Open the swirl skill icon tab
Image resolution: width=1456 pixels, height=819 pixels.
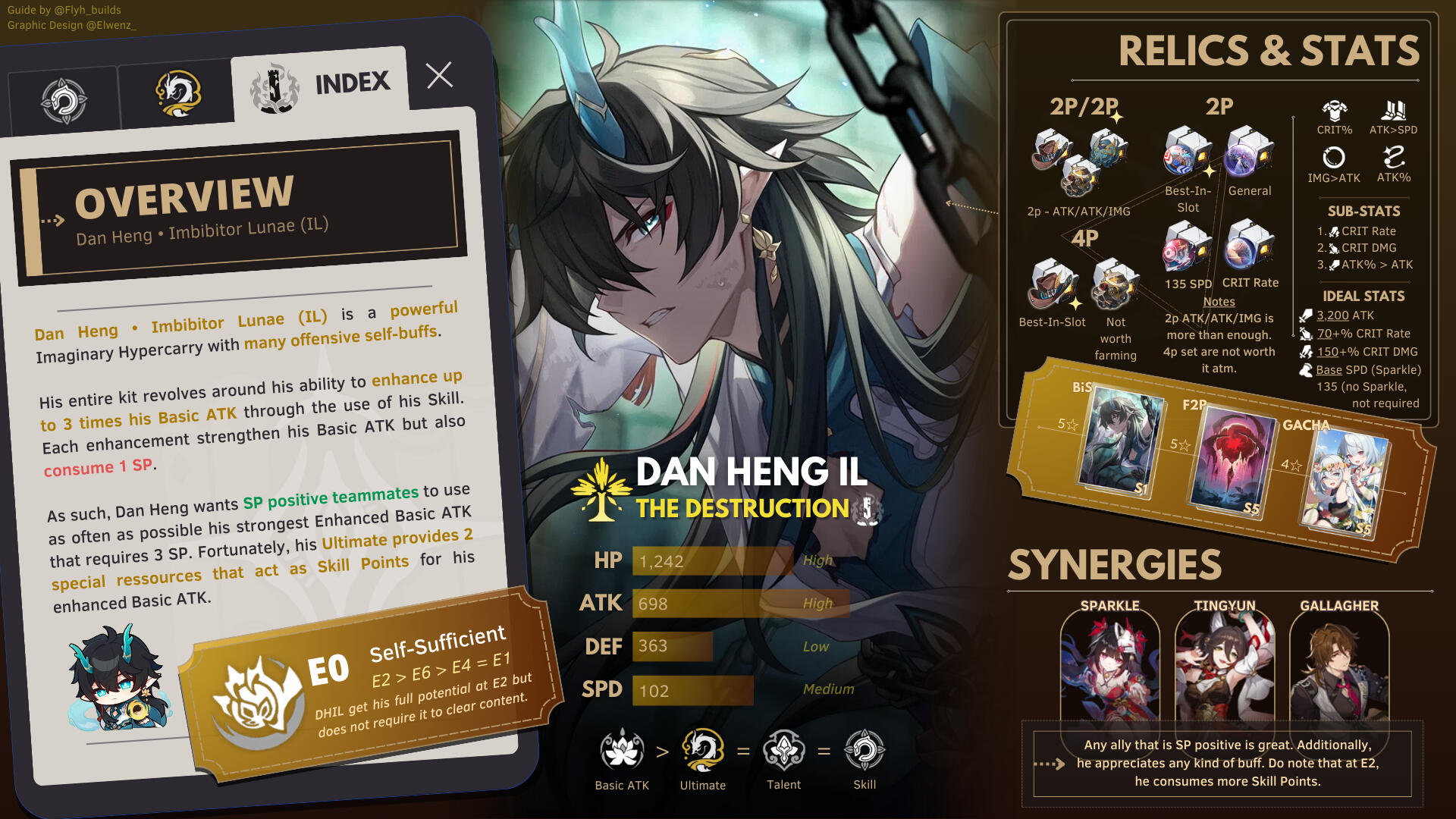64,101
